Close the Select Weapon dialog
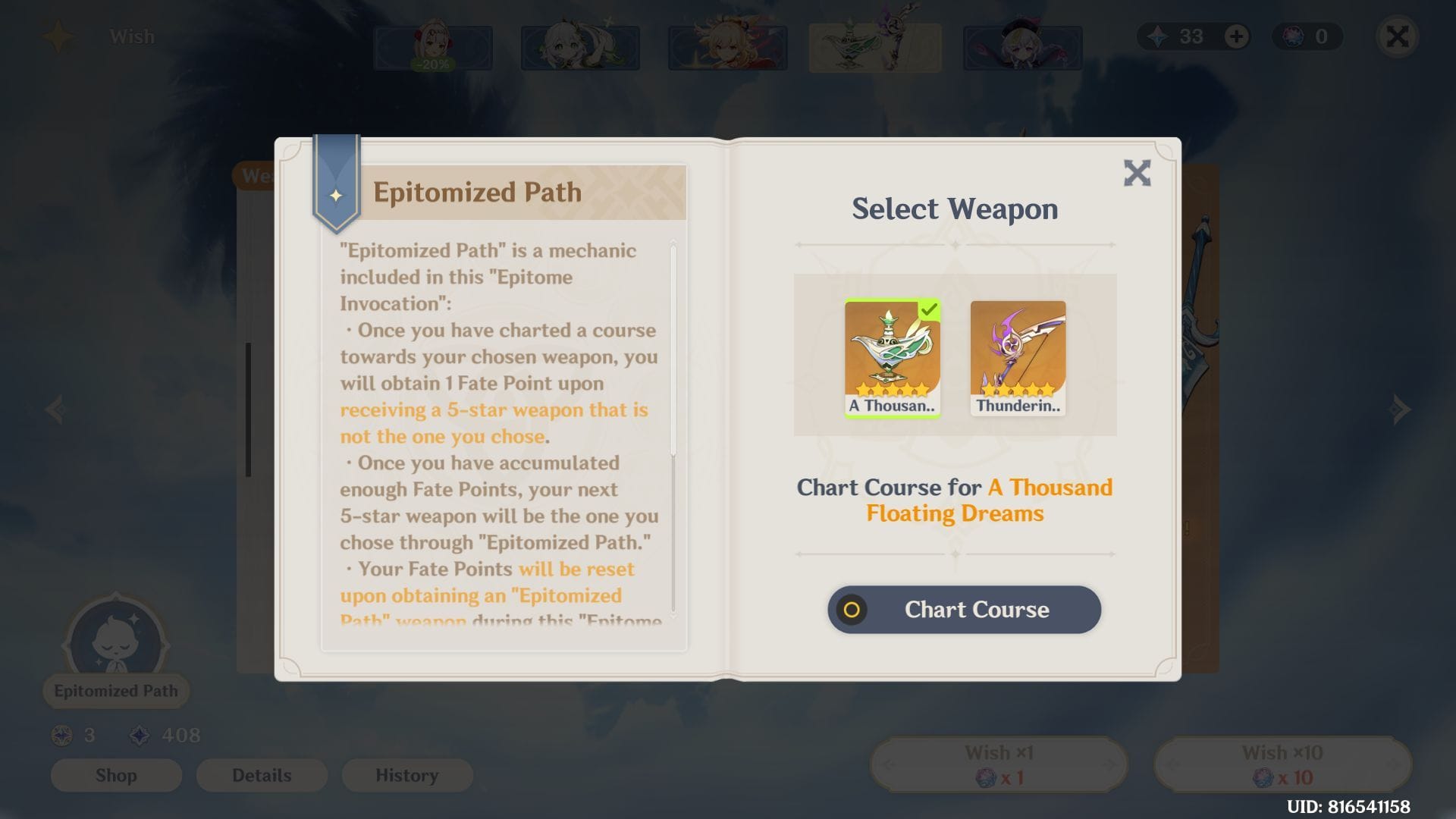This screenshot has height=819, width=1456. click(1137, 173)
